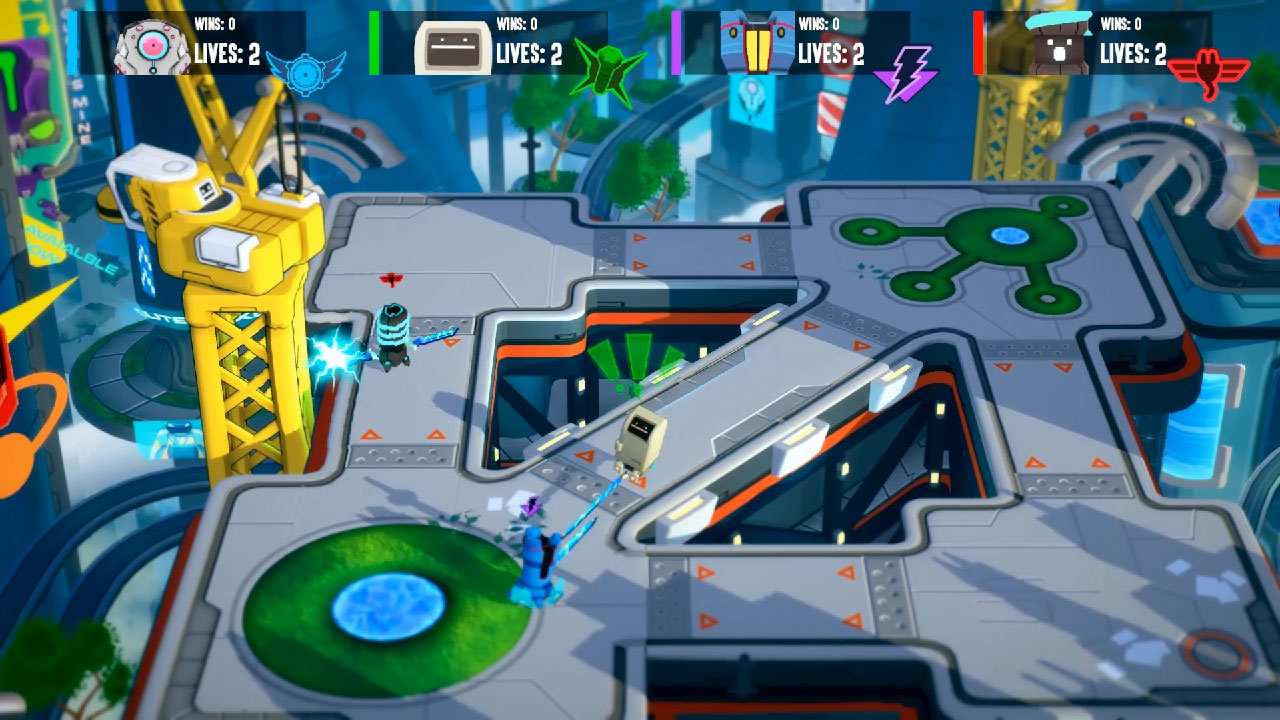This screenshot has width=1280, height=720.
Task: Click the striped robot character near the crane
Action: [x=395, y=335]
